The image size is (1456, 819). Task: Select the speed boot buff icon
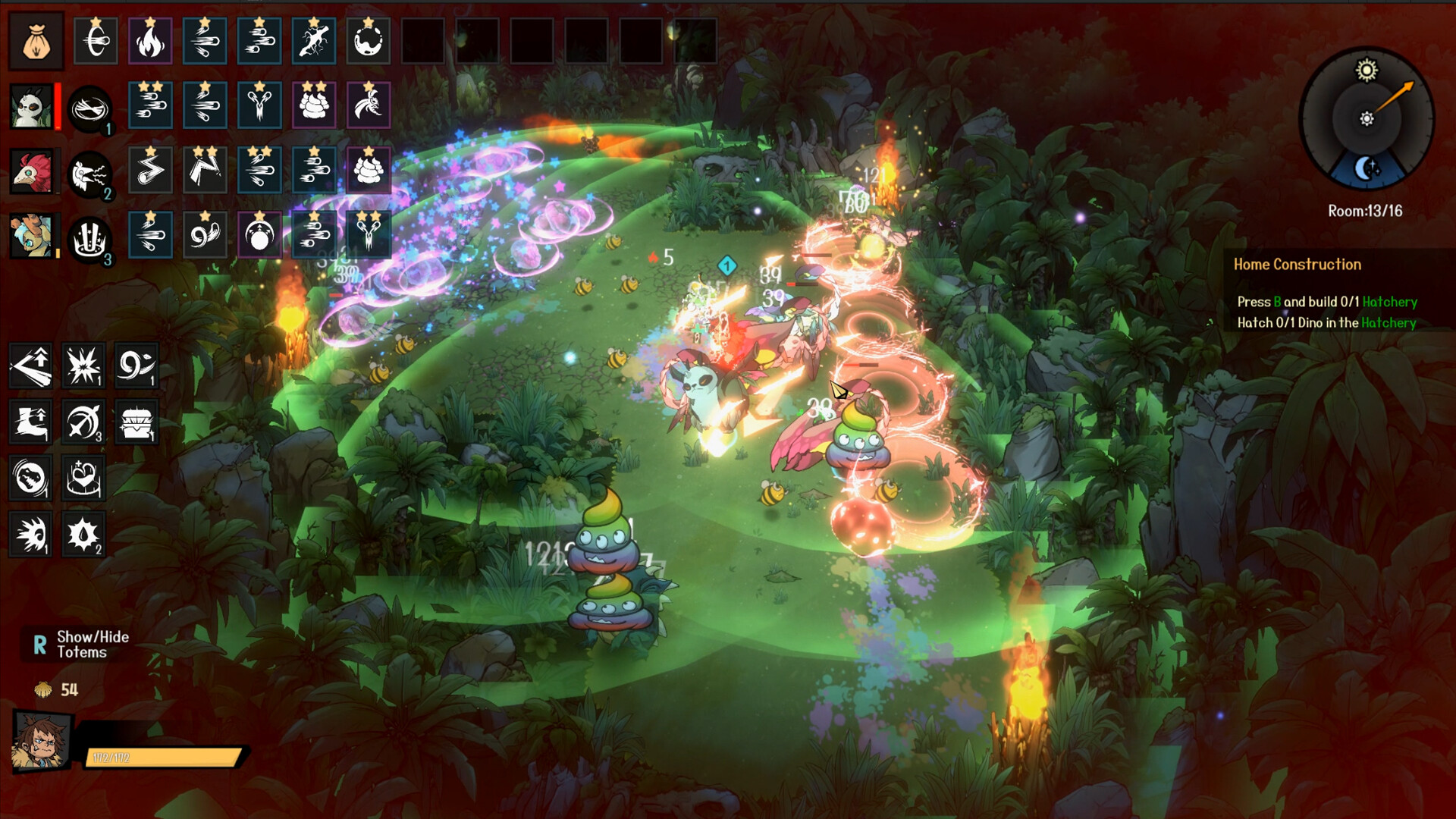pyautogui.click(x=30, y=422)
